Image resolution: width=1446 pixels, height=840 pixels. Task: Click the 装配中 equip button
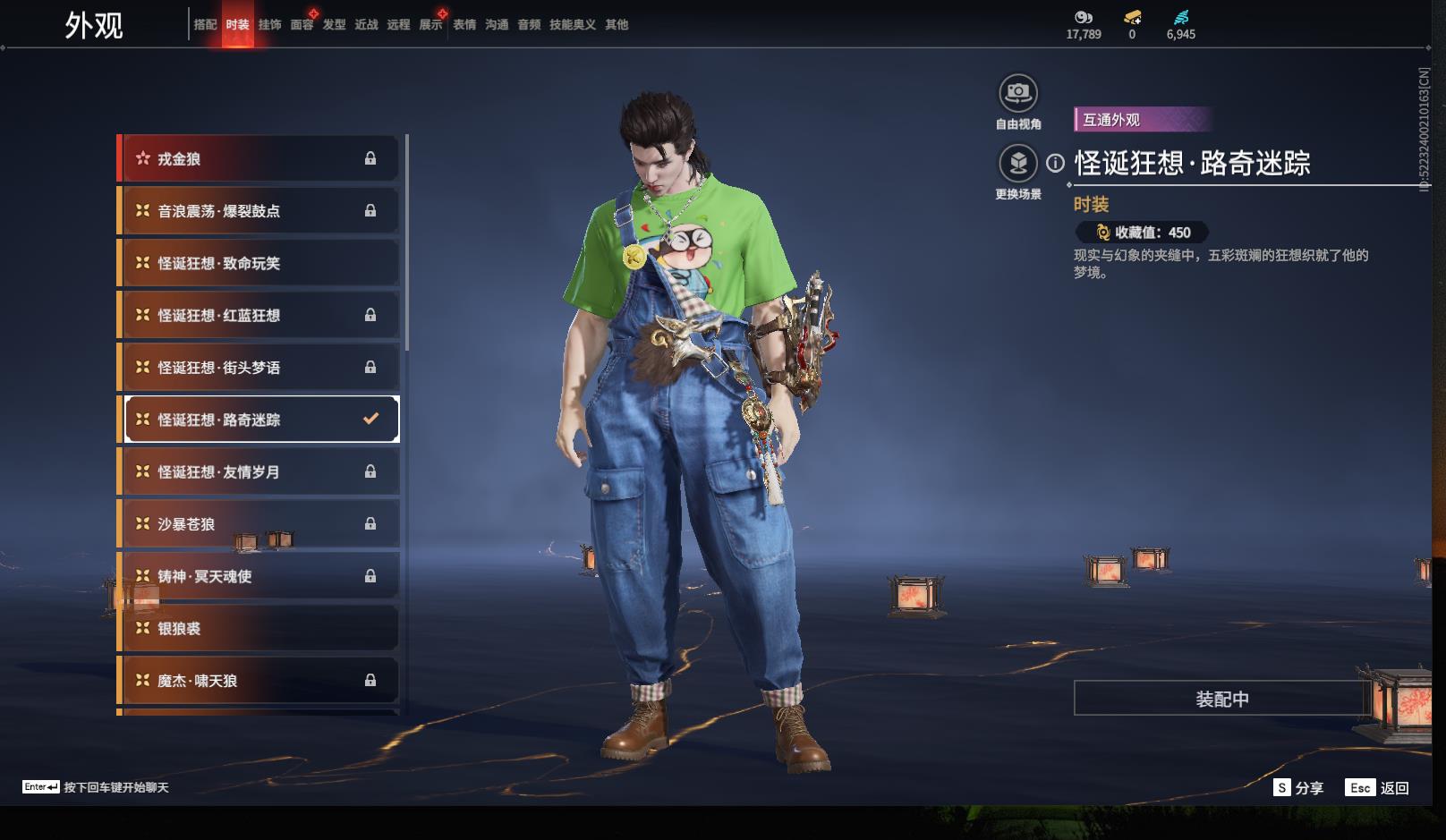(1221, 699)
